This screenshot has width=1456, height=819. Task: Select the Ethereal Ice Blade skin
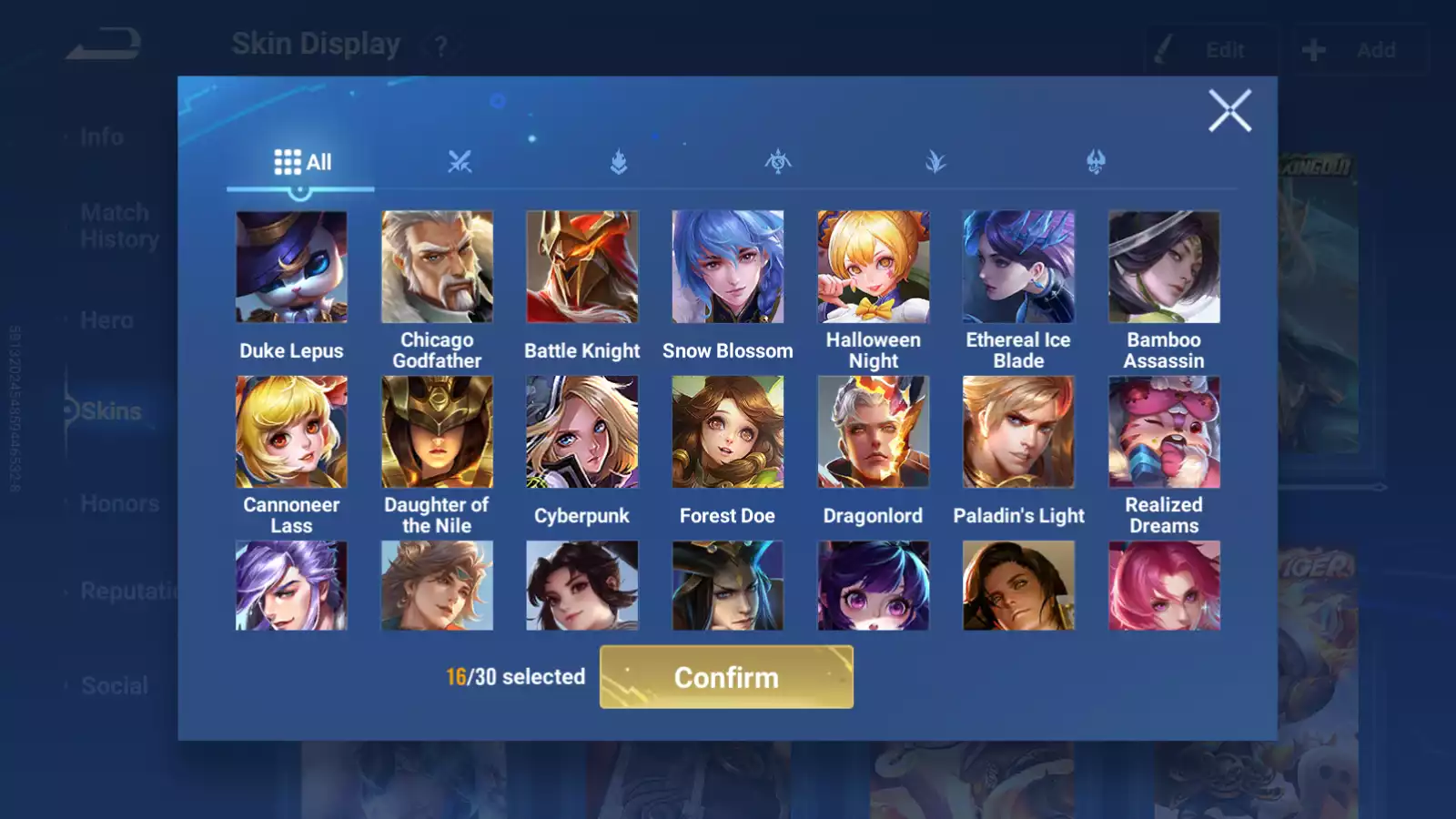[x=1018, y=268]
